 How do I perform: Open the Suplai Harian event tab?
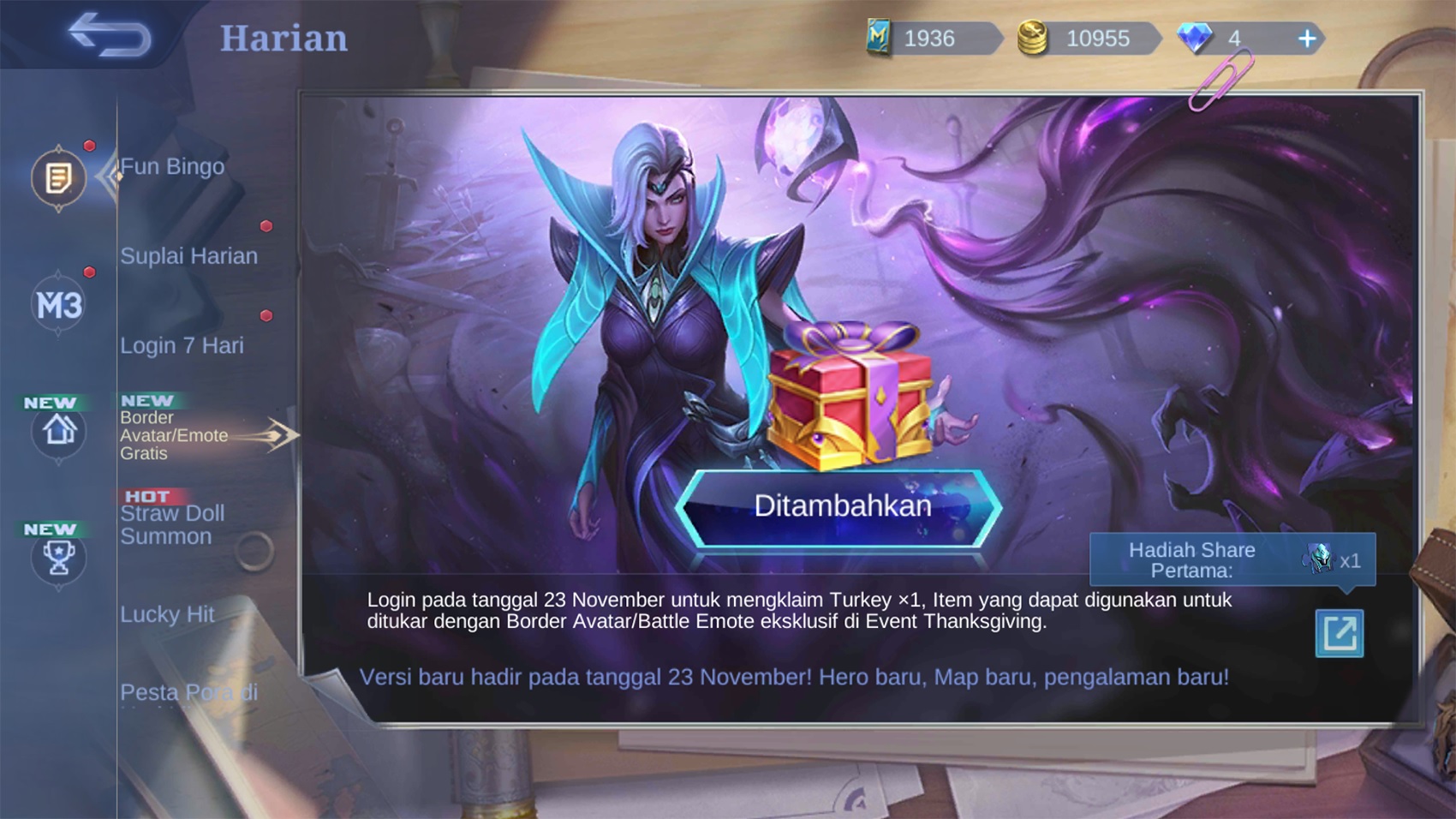(x=188, y=255)
